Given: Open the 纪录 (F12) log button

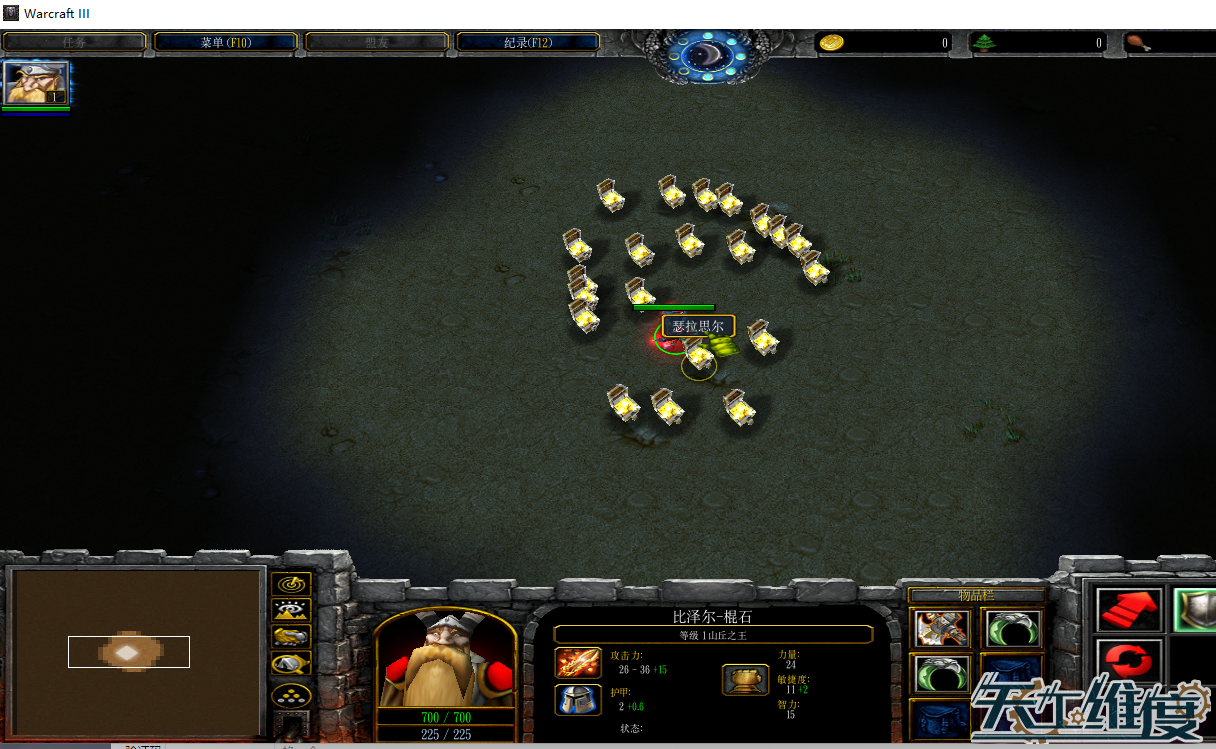Looking at the screenshot, I should pos(527,42).
